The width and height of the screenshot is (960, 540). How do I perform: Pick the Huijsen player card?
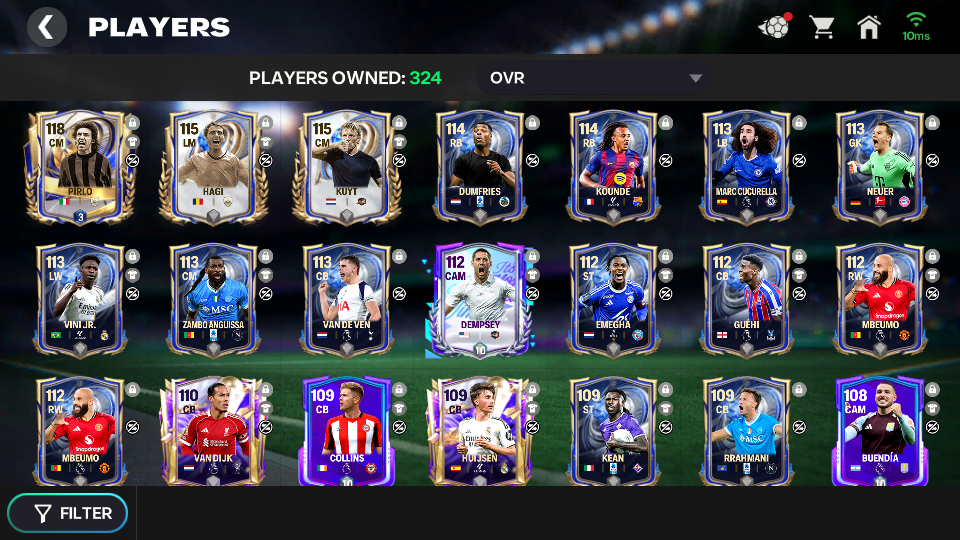(x=481, y=432)
